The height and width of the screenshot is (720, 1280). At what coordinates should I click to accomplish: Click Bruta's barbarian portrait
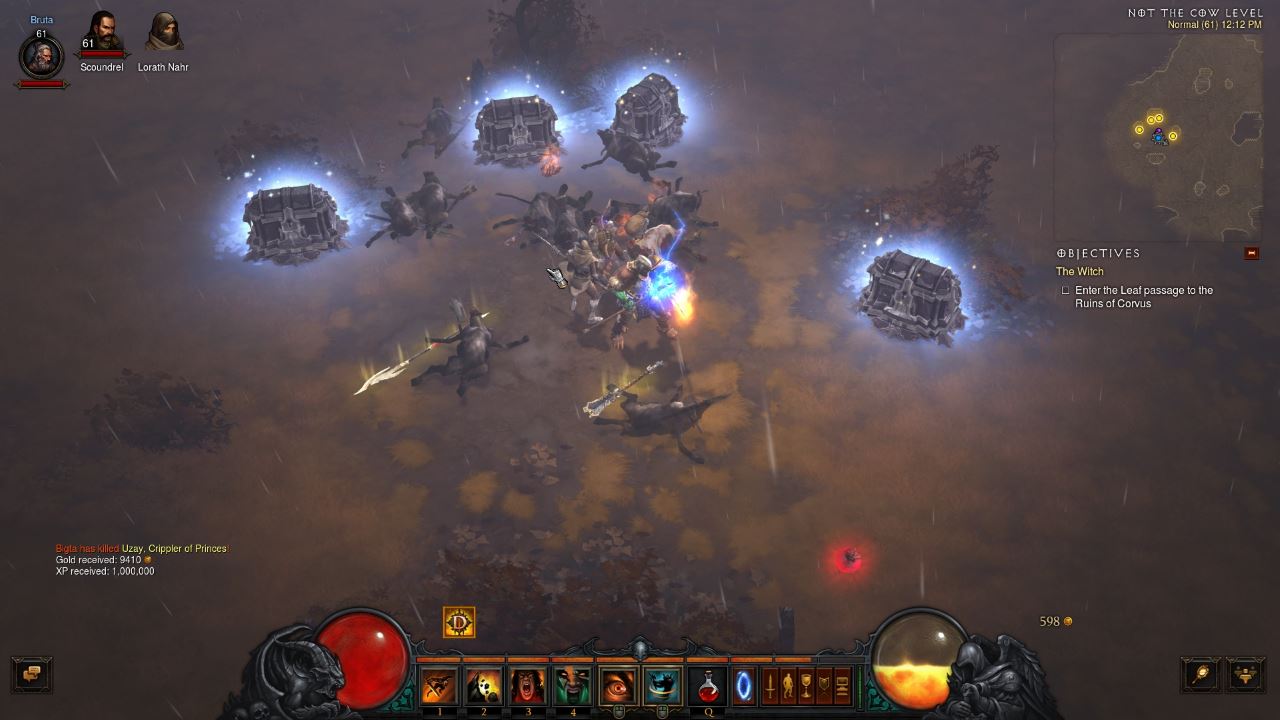click(x=41, y=58)
